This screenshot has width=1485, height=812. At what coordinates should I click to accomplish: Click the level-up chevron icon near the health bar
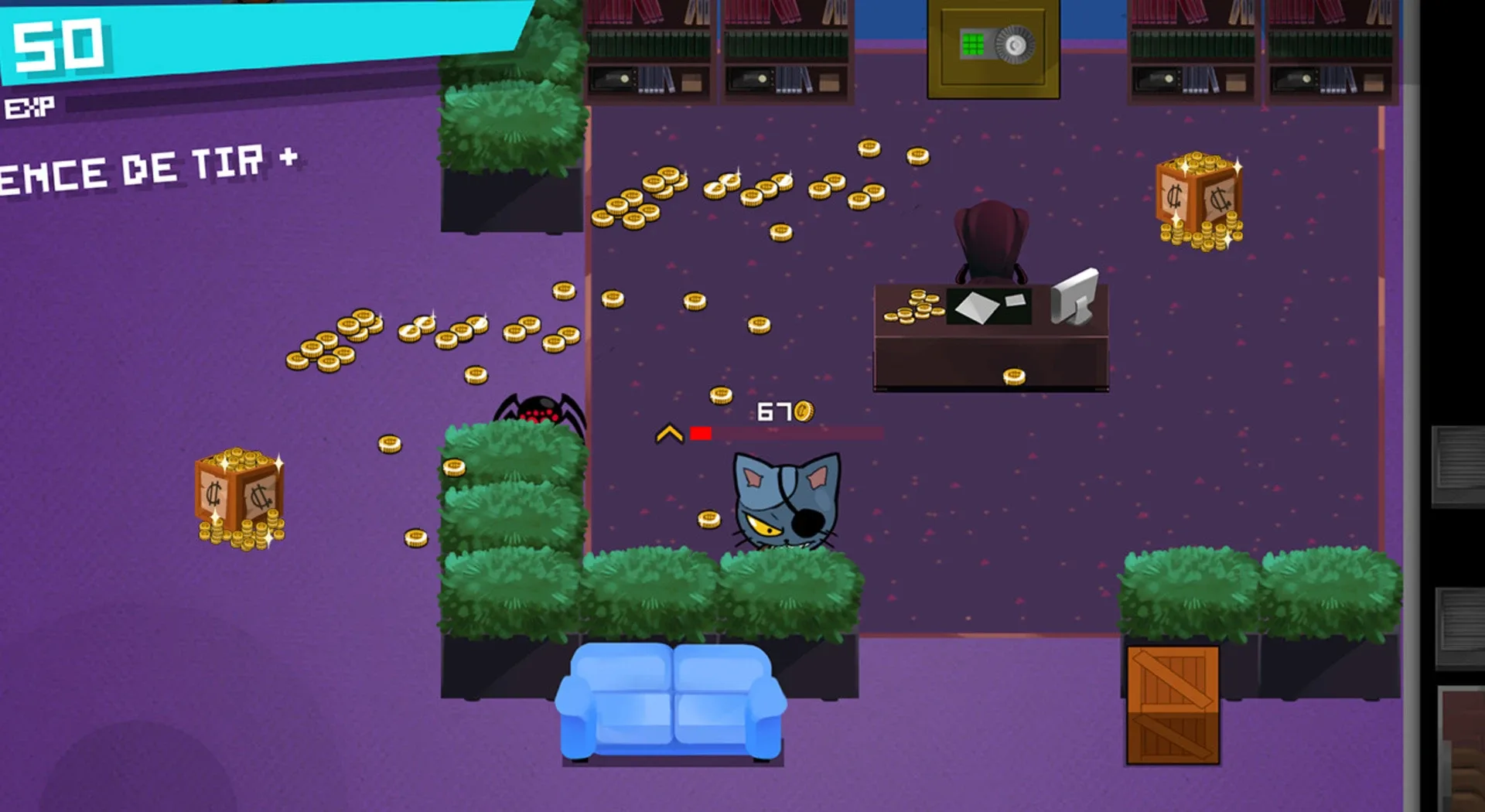point(670,435)
